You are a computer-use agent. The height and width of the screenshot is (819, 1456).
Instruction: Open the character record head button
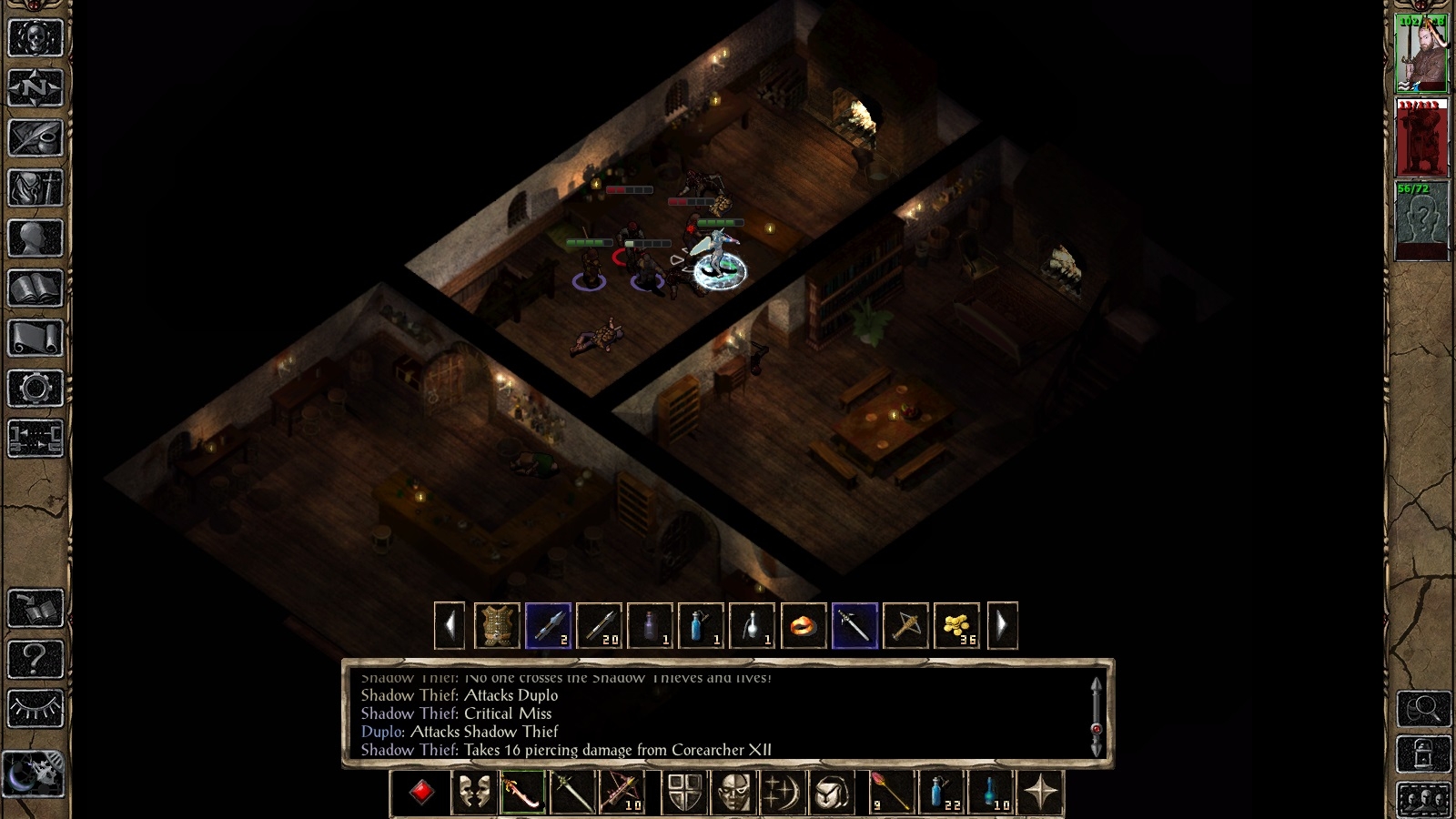pos(35,238)
